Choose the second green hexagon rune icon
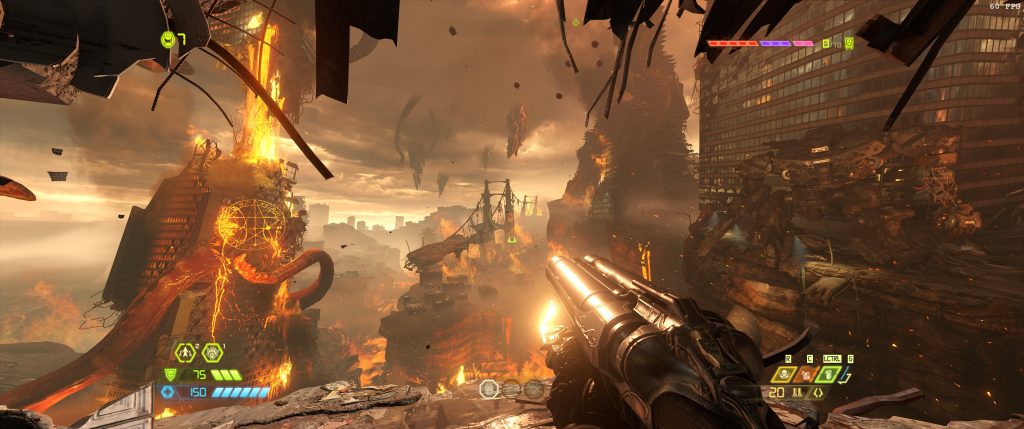Viewport: 1024px width, 429px height. (x=211, y=352)
